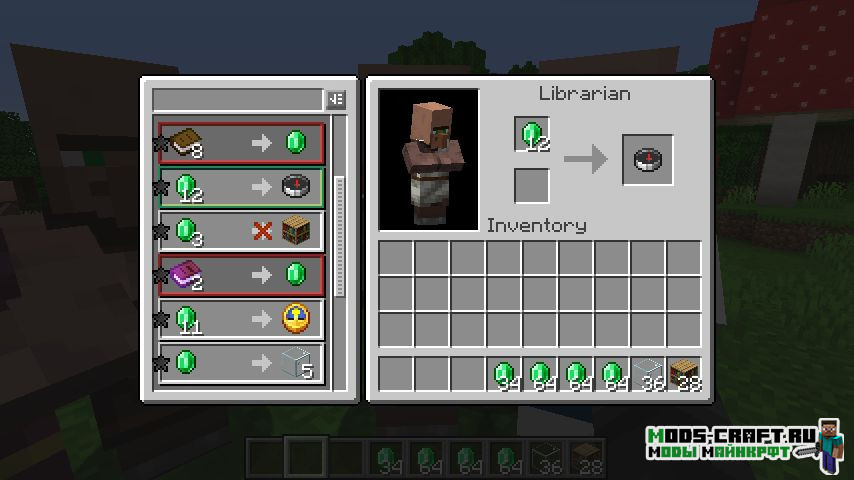
Task: Choose the 12 emeralds for compass trade
Action: [240, 187]
